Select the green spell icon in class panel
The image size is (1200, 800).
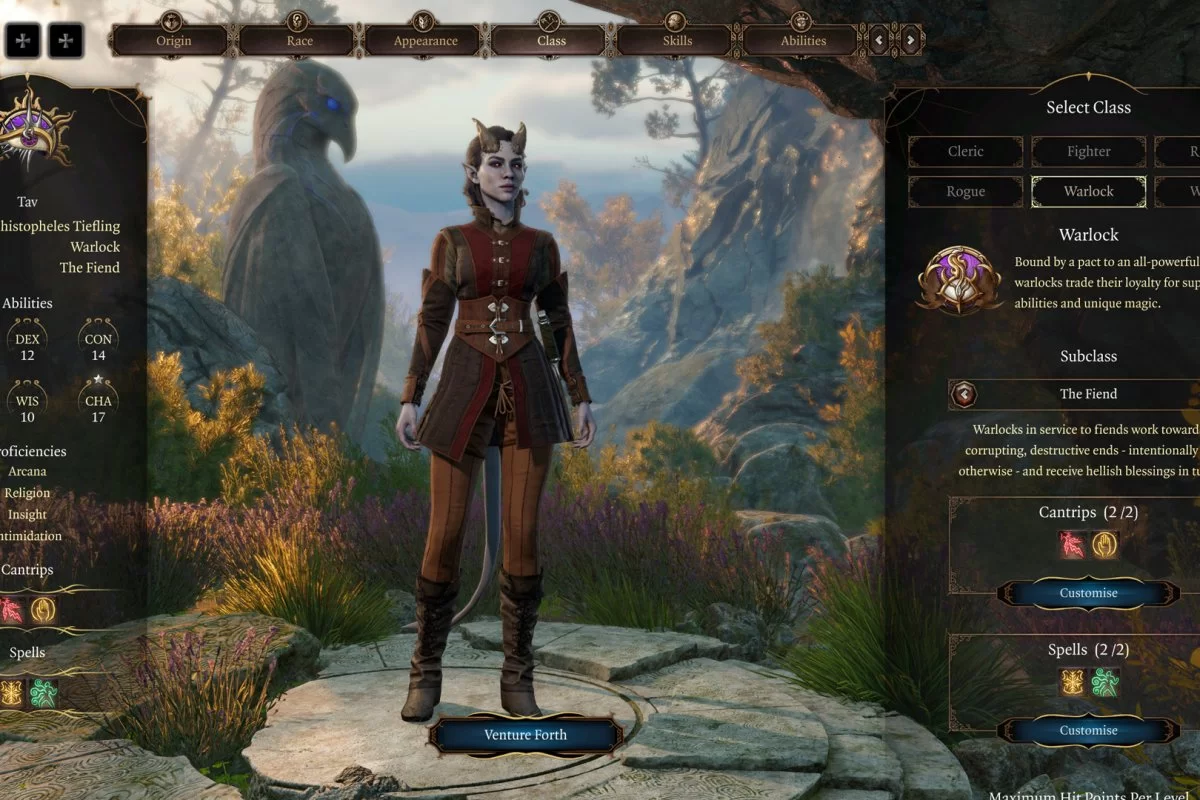point(1104,683)
